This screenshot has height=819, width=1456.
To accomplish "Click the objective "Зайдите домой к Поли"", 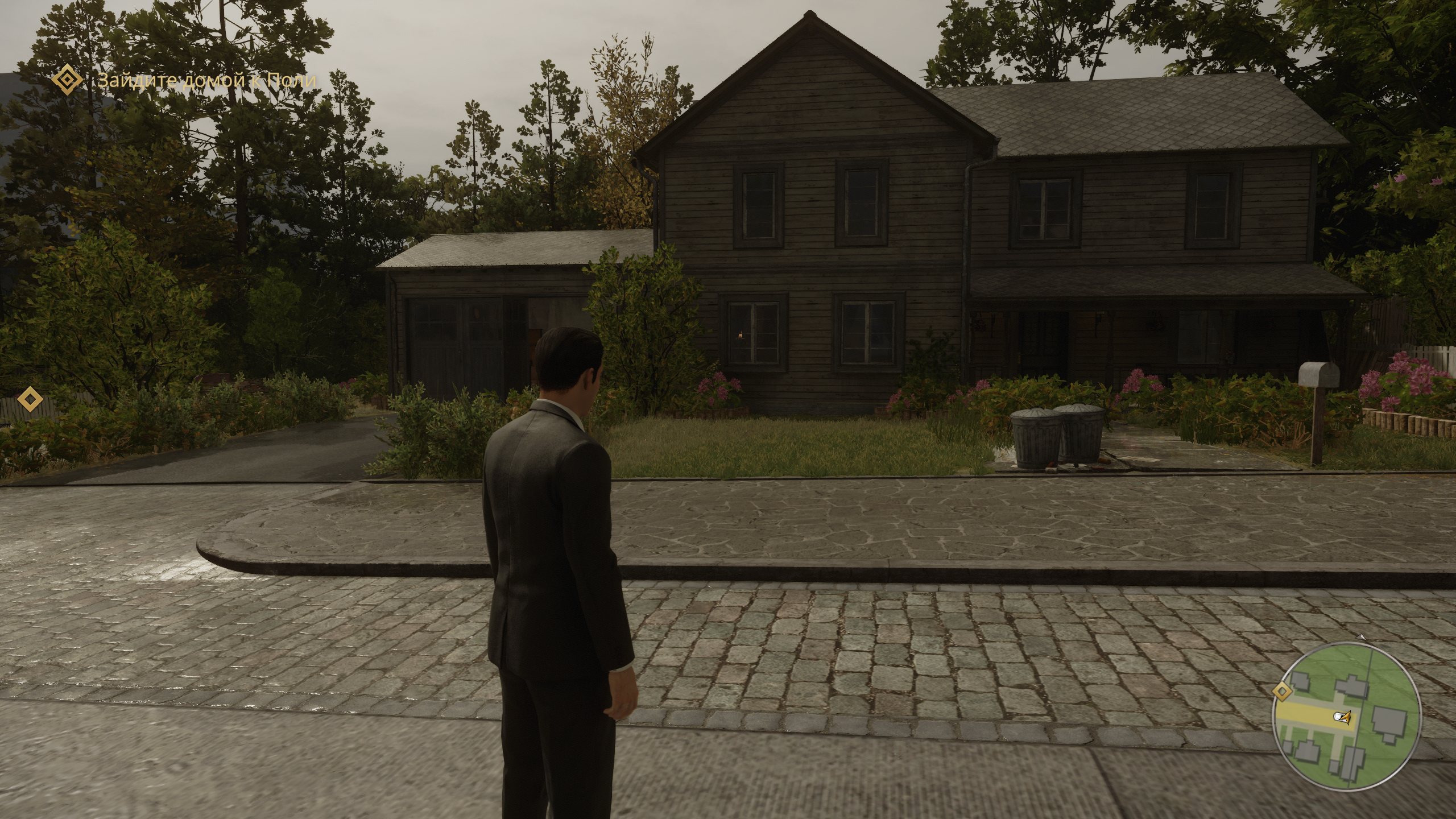I will pyautogui.click(x=207, y=80).
